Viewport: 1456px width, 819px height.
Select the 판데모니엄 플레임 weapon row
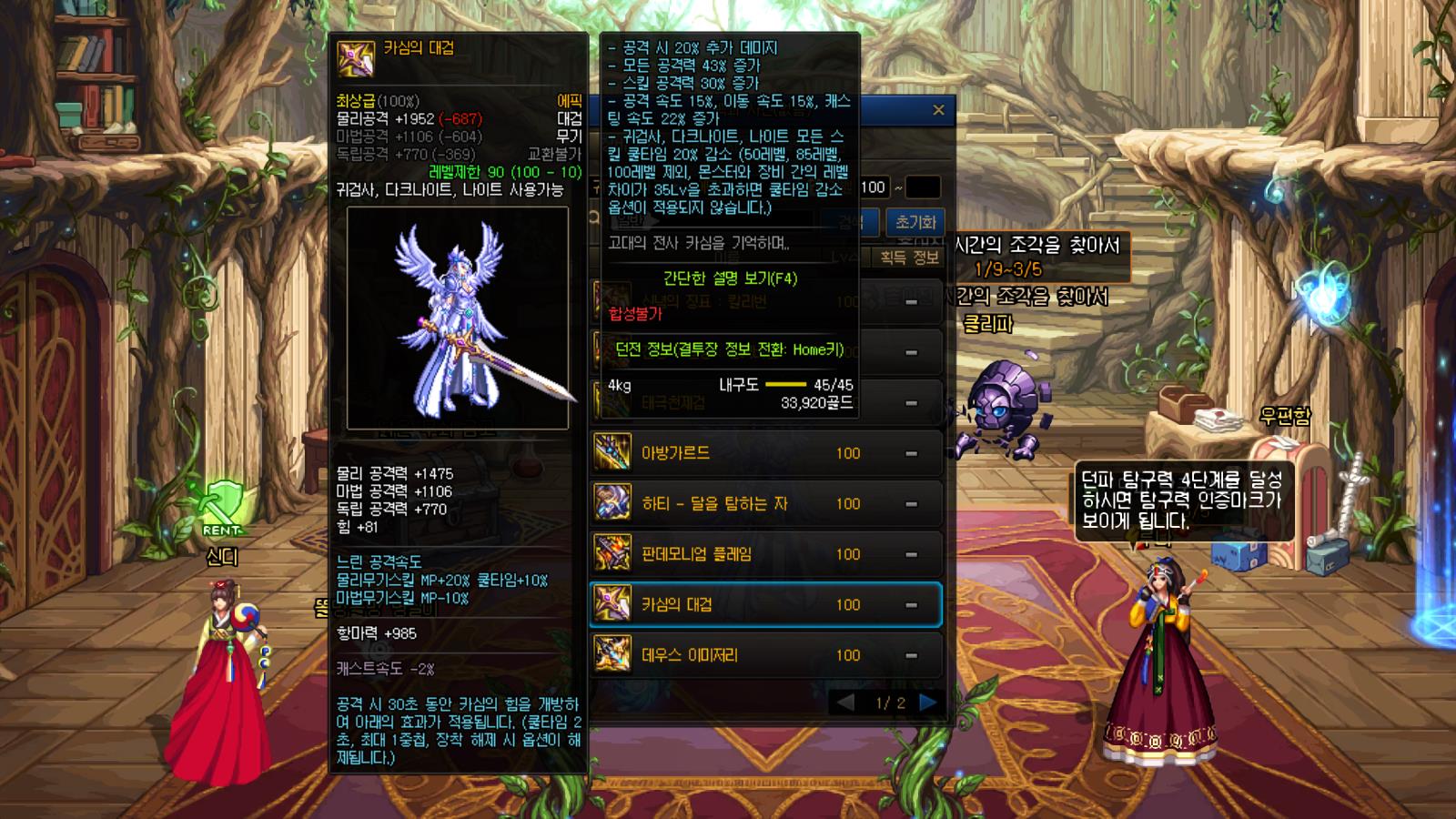click(764, 554)
